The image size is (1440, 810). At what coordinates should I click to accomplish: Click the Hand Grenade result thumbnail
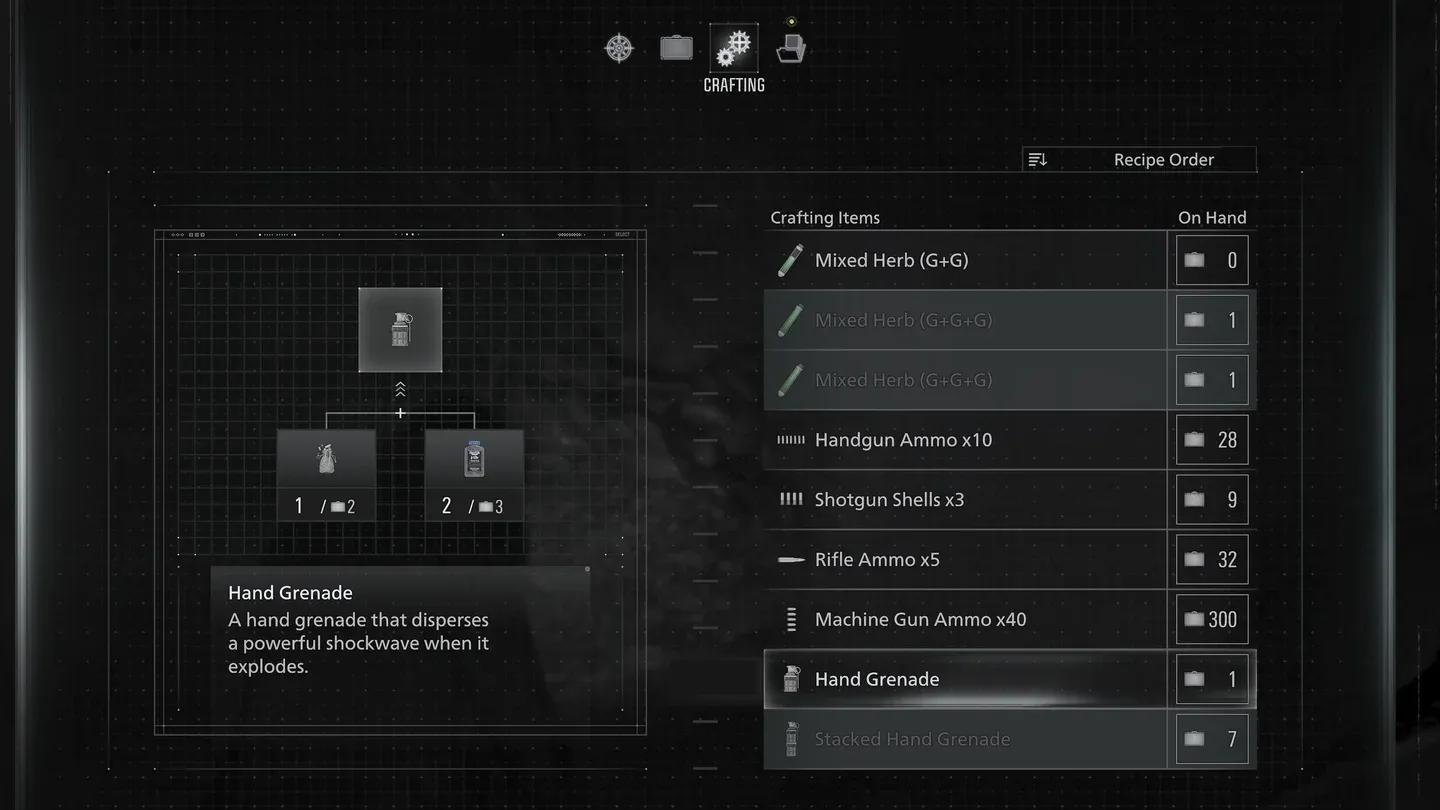400,330
